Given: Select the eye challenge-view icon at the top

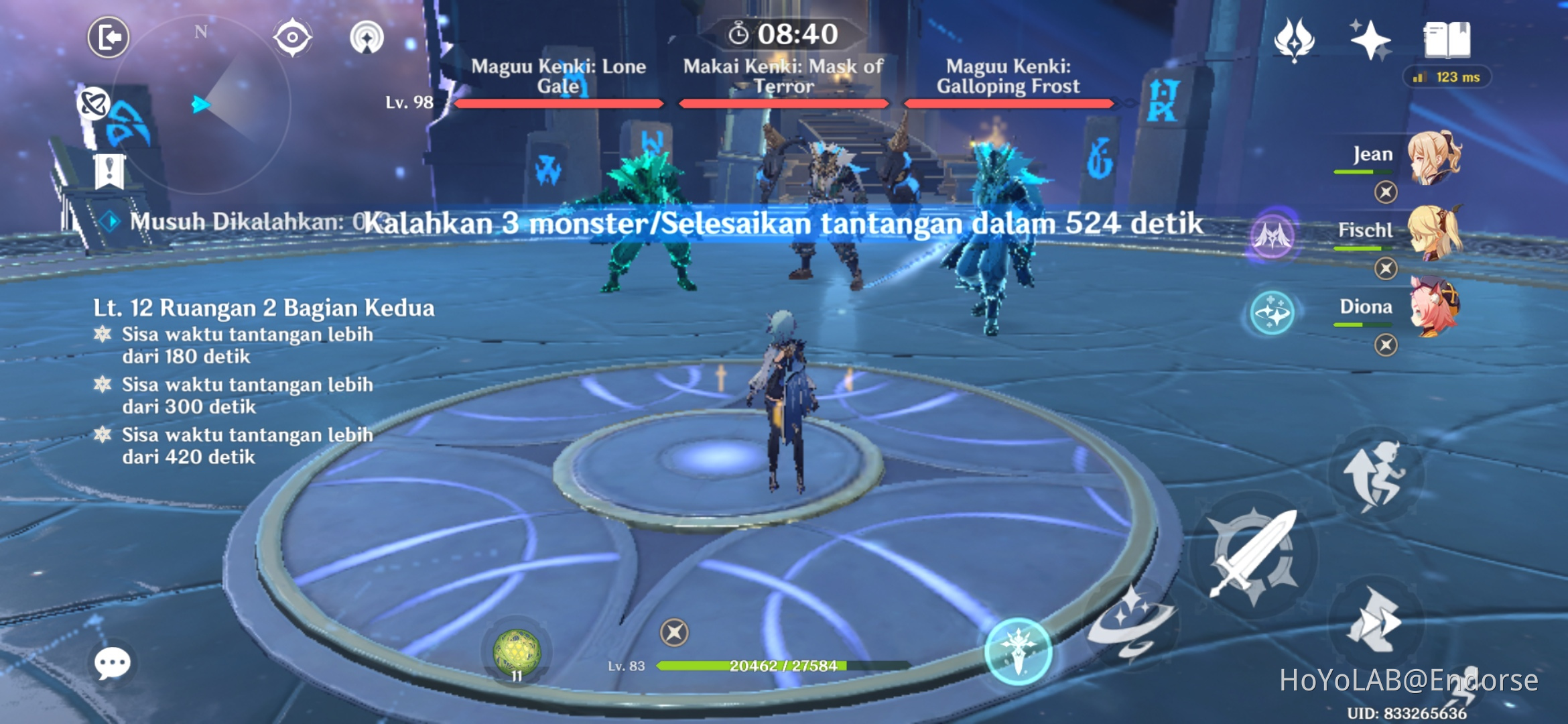Looking at the screenshot, I should pos(292,38).
